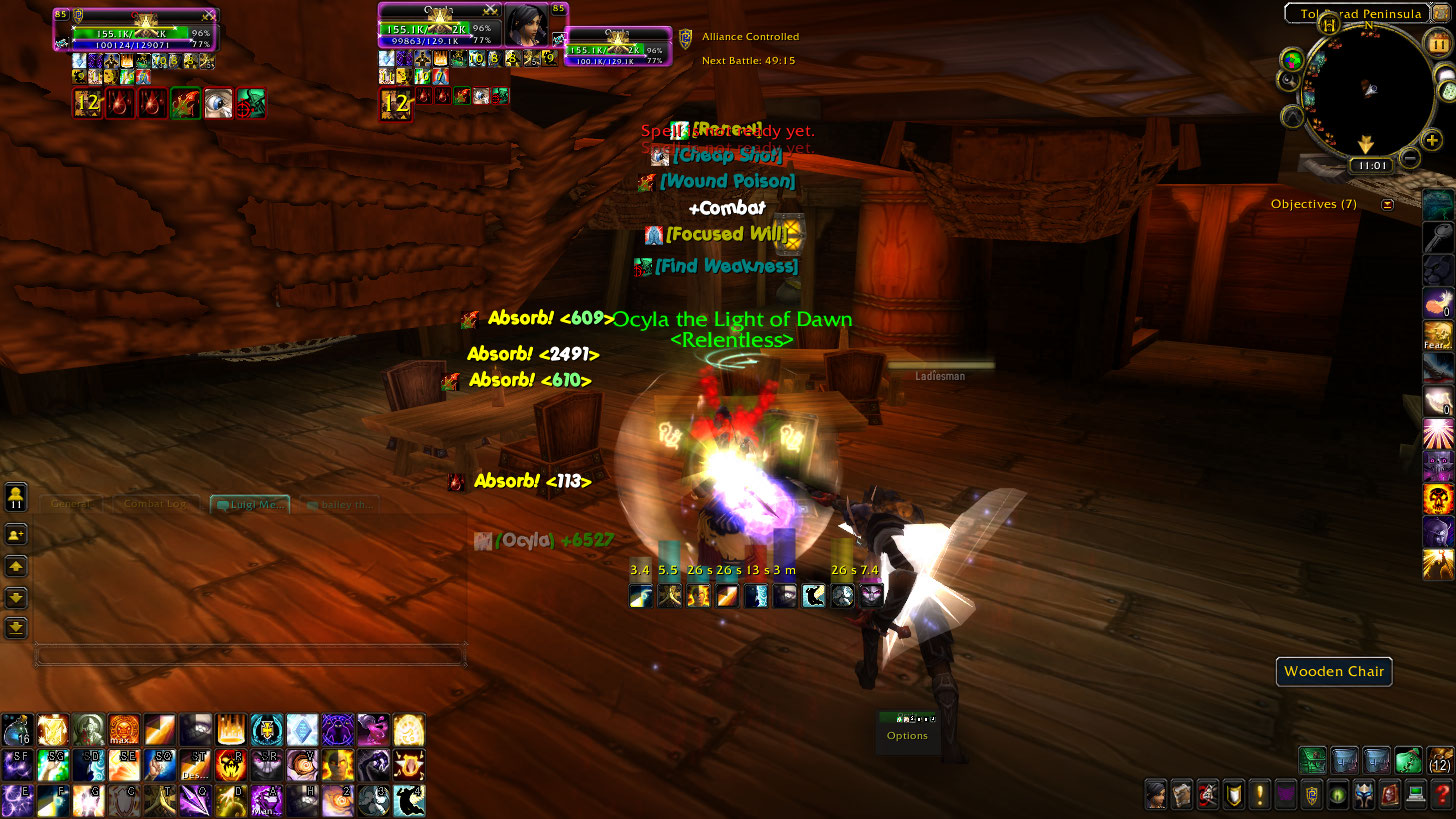Cast the ability bound to SG
The width and height of the screenshot is (1456, 819).
pos(53,764)
